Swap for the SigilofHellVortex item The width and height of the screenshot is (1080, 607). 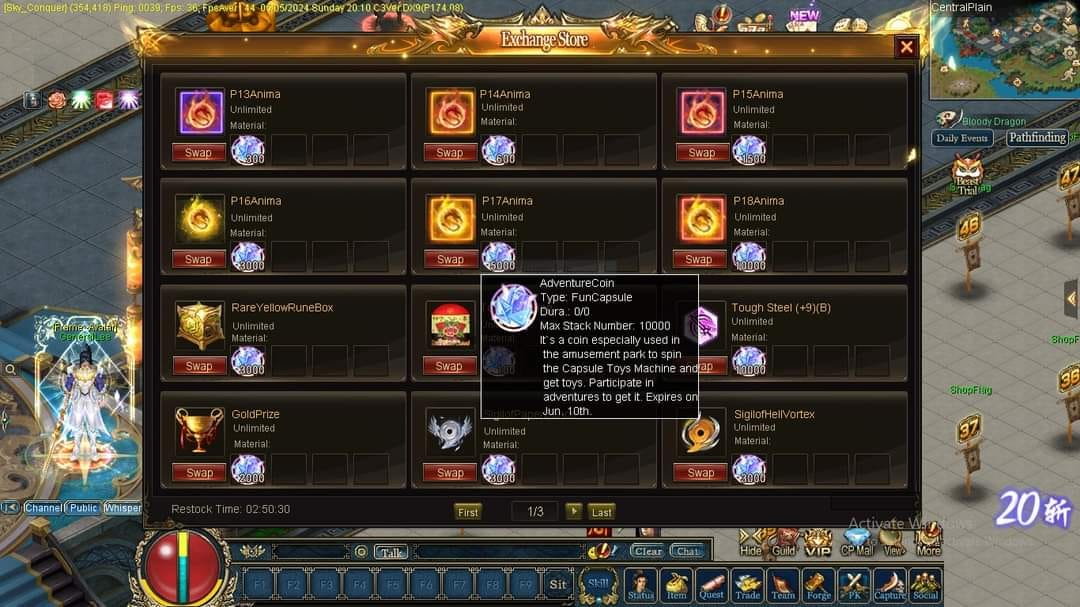[701, 472]
